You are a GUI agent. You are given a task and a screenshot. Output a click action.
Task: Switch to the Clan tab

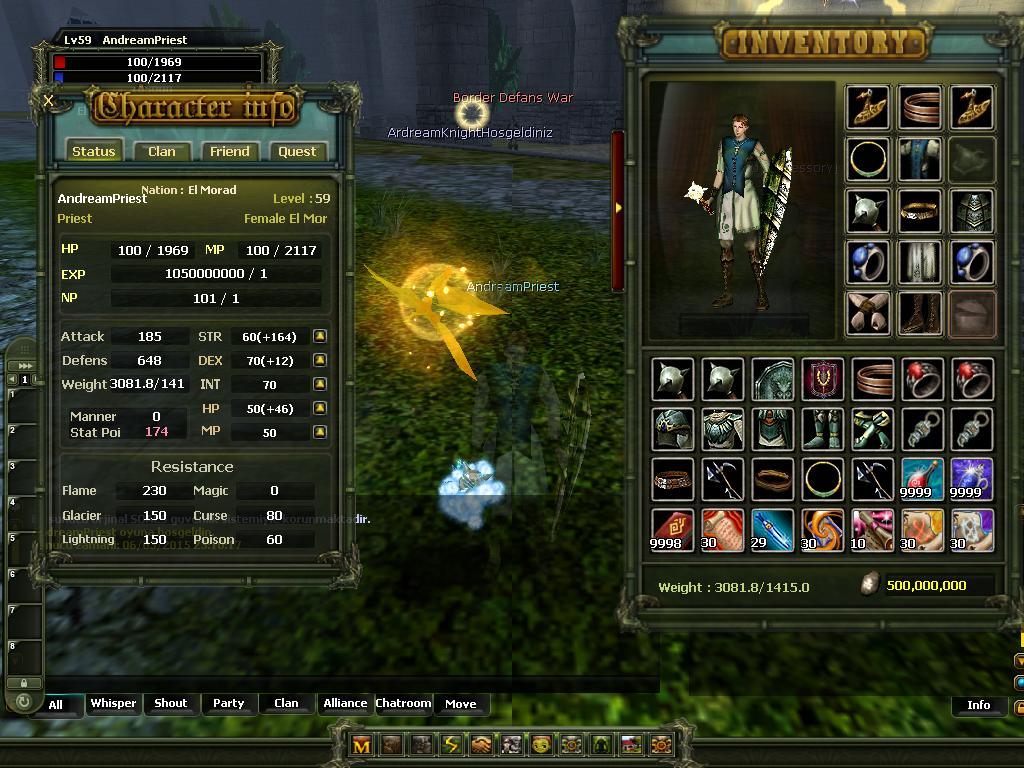tap(161, 152)
